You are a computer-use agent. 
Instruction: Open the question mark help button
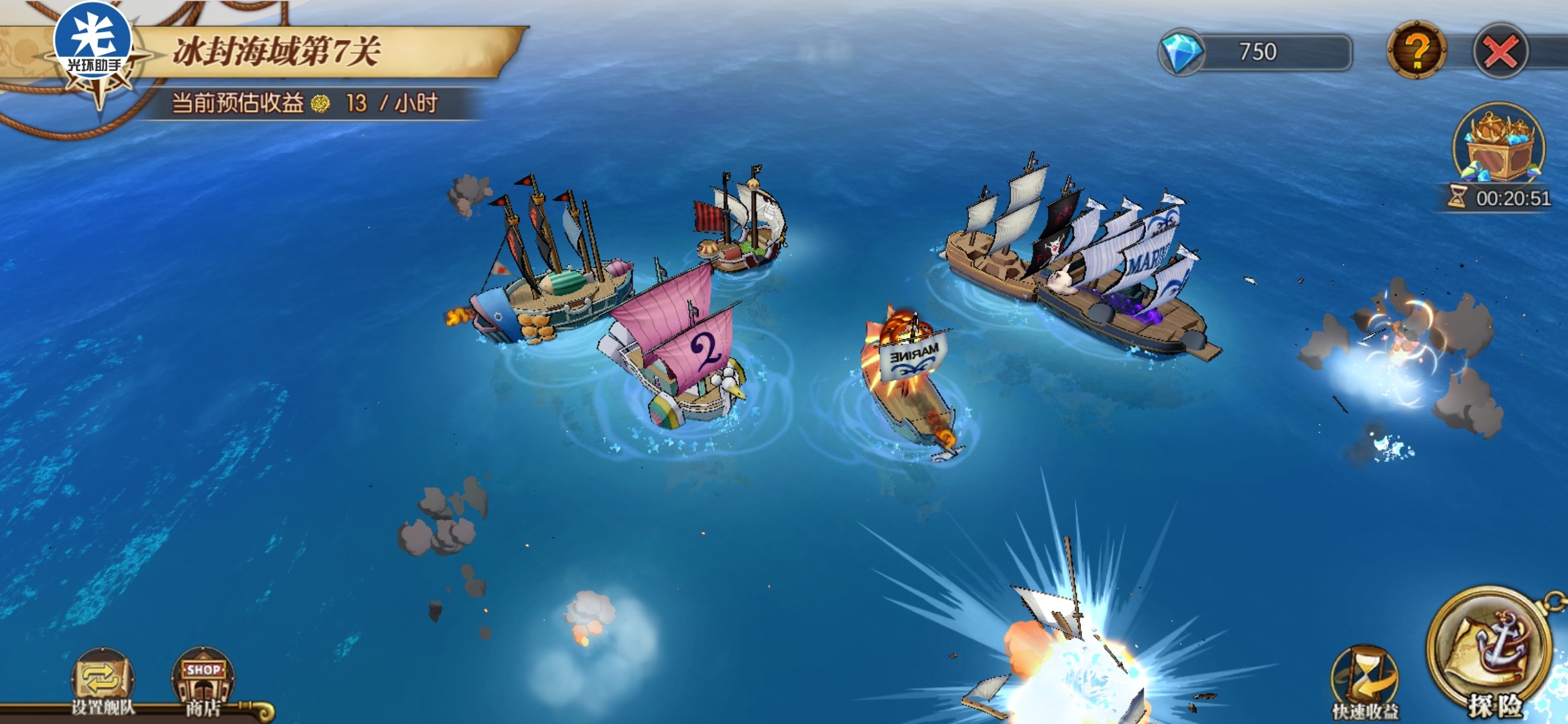point(1416,50)
